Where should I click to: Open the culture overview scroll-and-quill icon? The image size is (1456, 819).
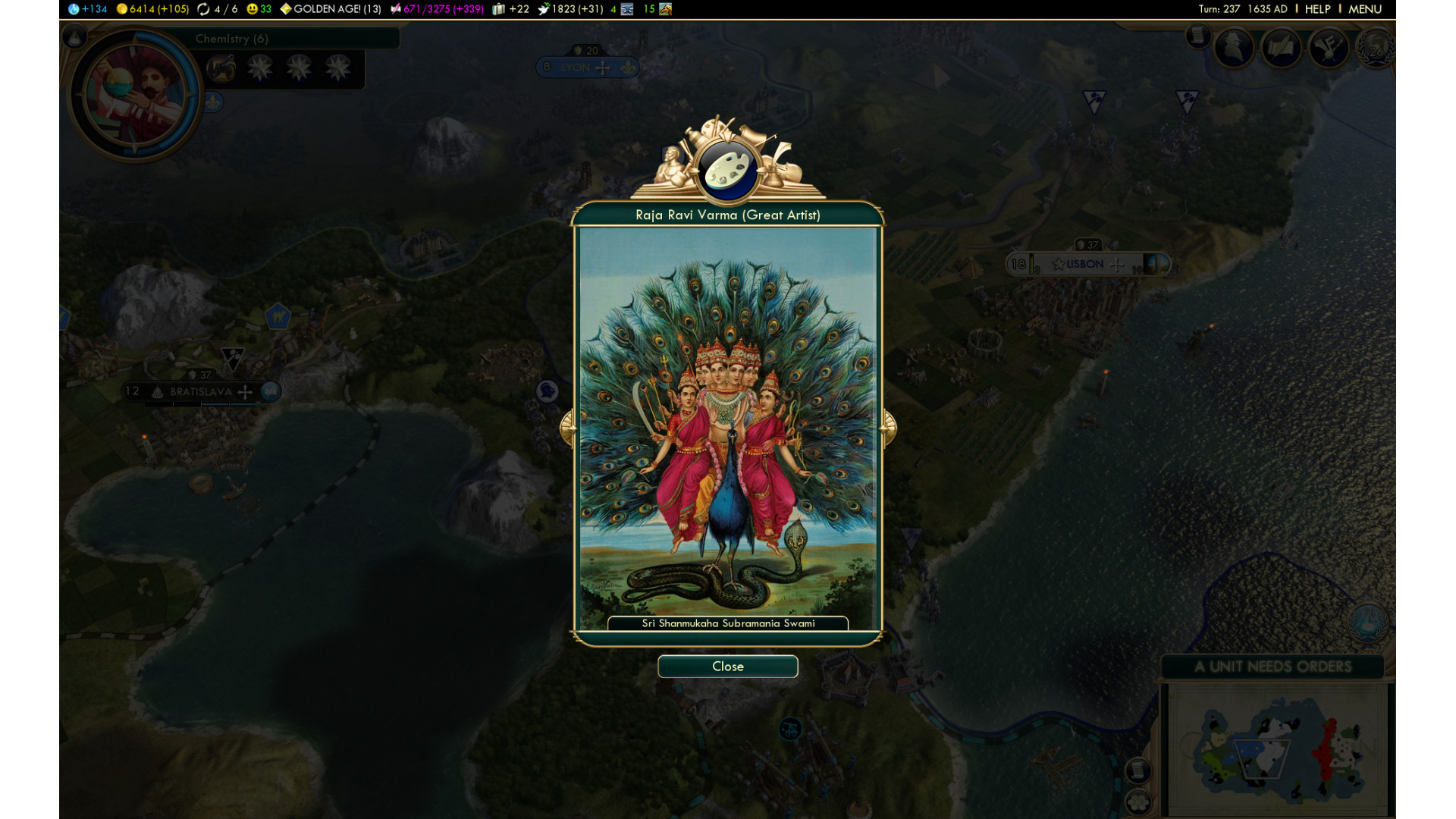[1281, 48]
